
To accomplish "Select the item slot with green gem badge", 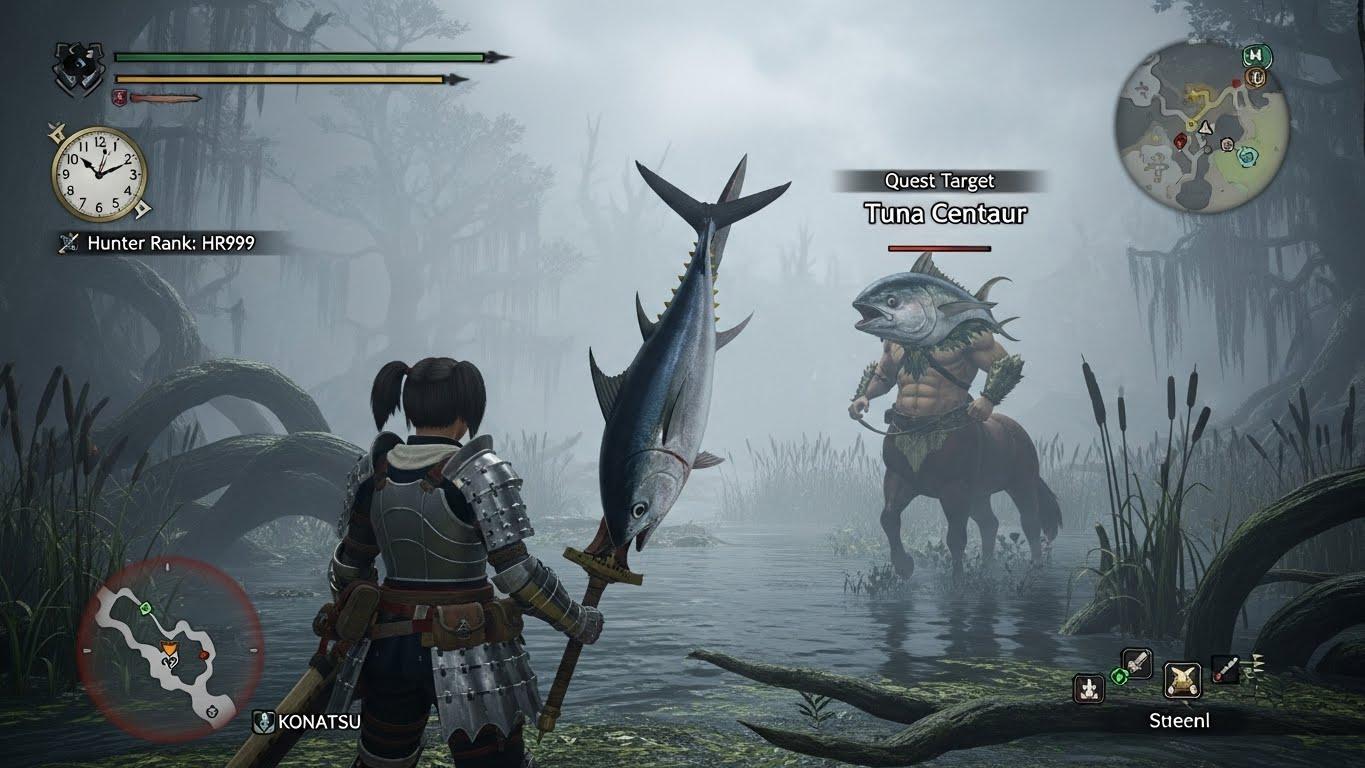I will tap(1135, 664).
